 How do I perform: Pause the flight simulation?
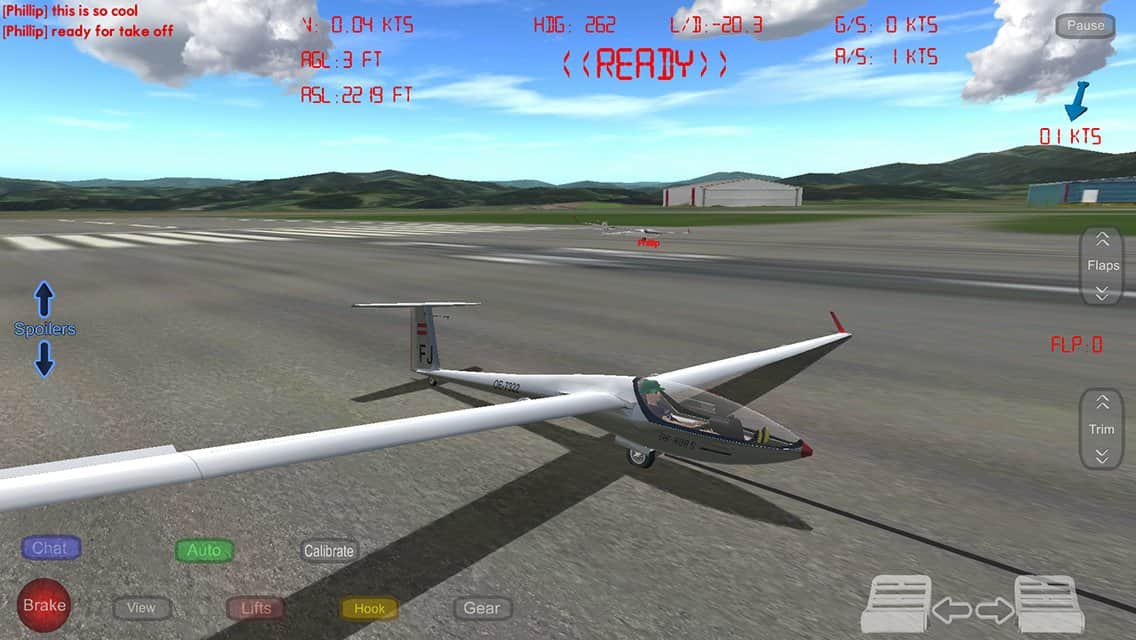click(x=1085, y=26)
